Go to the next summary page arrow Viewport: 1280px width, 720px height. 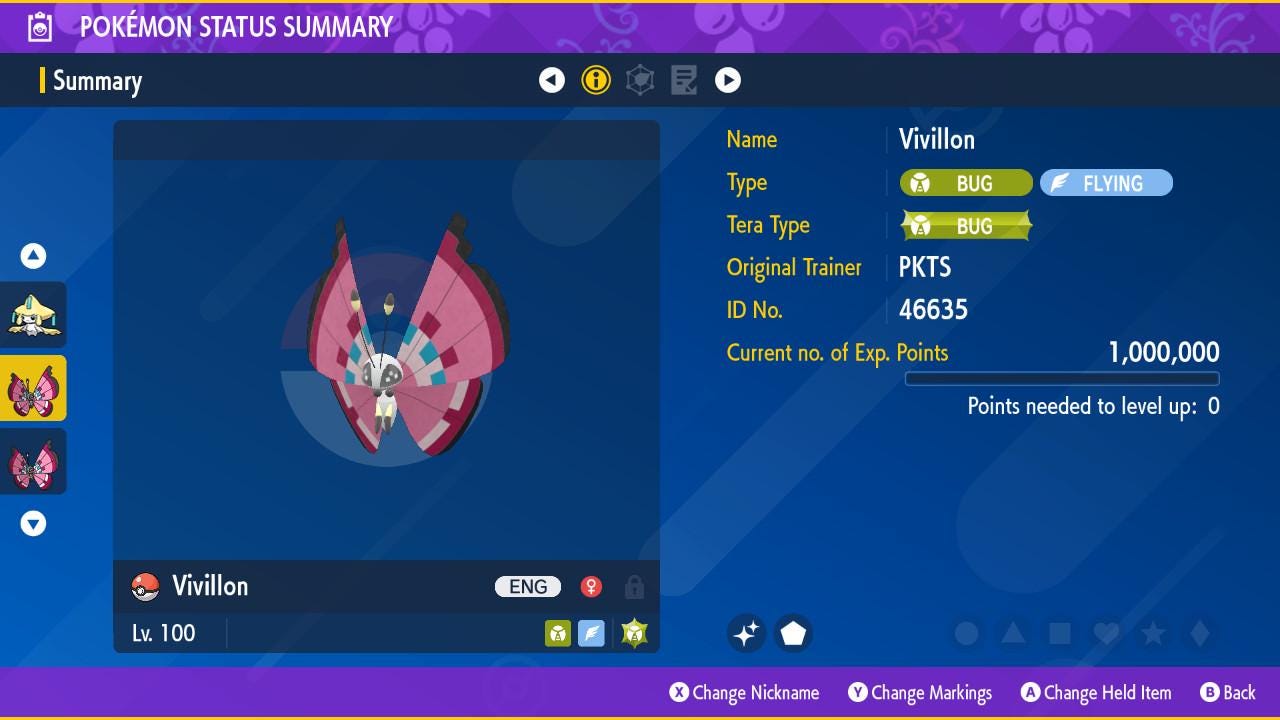(x=728, y=80)
